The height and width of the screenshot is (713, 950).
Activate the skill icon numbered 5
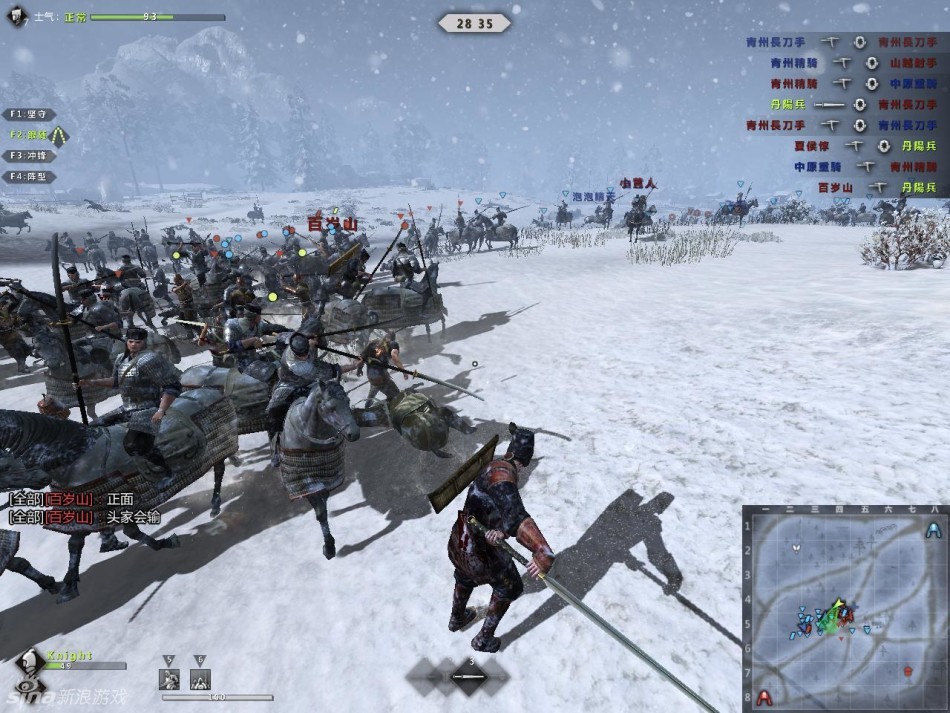170,679
